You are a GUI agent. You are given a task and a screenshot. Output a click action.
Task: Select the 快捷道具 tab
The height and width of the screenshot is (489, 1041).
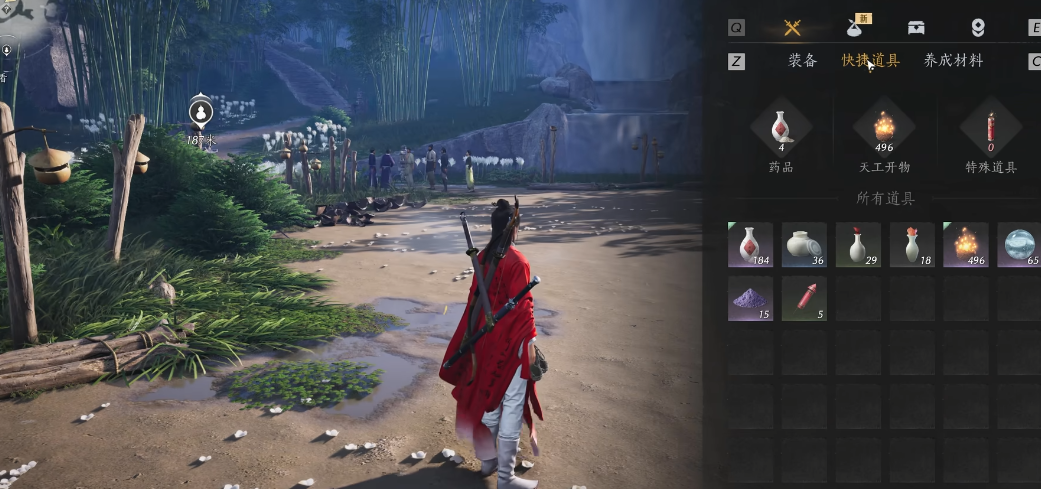870,61
